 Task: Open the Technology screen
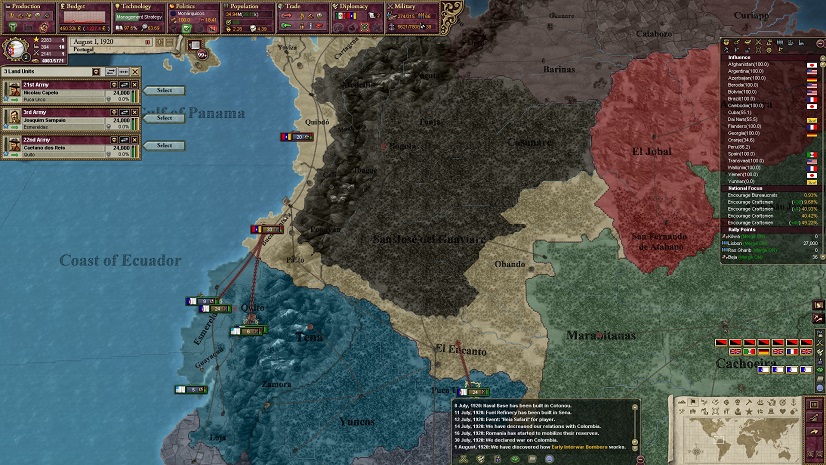[x=140, y=6]
